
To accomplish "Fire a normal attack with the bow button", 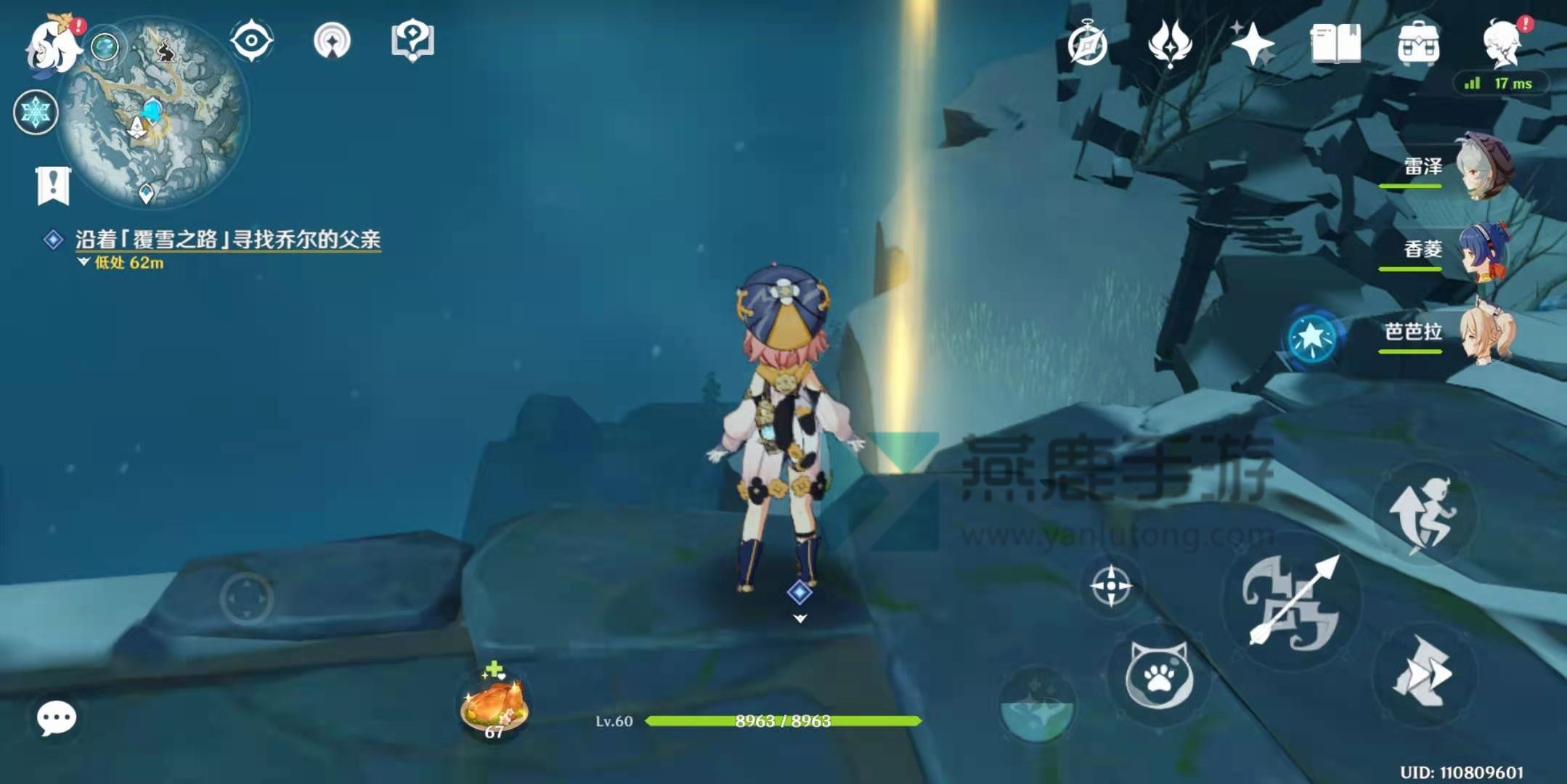I will [x=1291, y=601].
